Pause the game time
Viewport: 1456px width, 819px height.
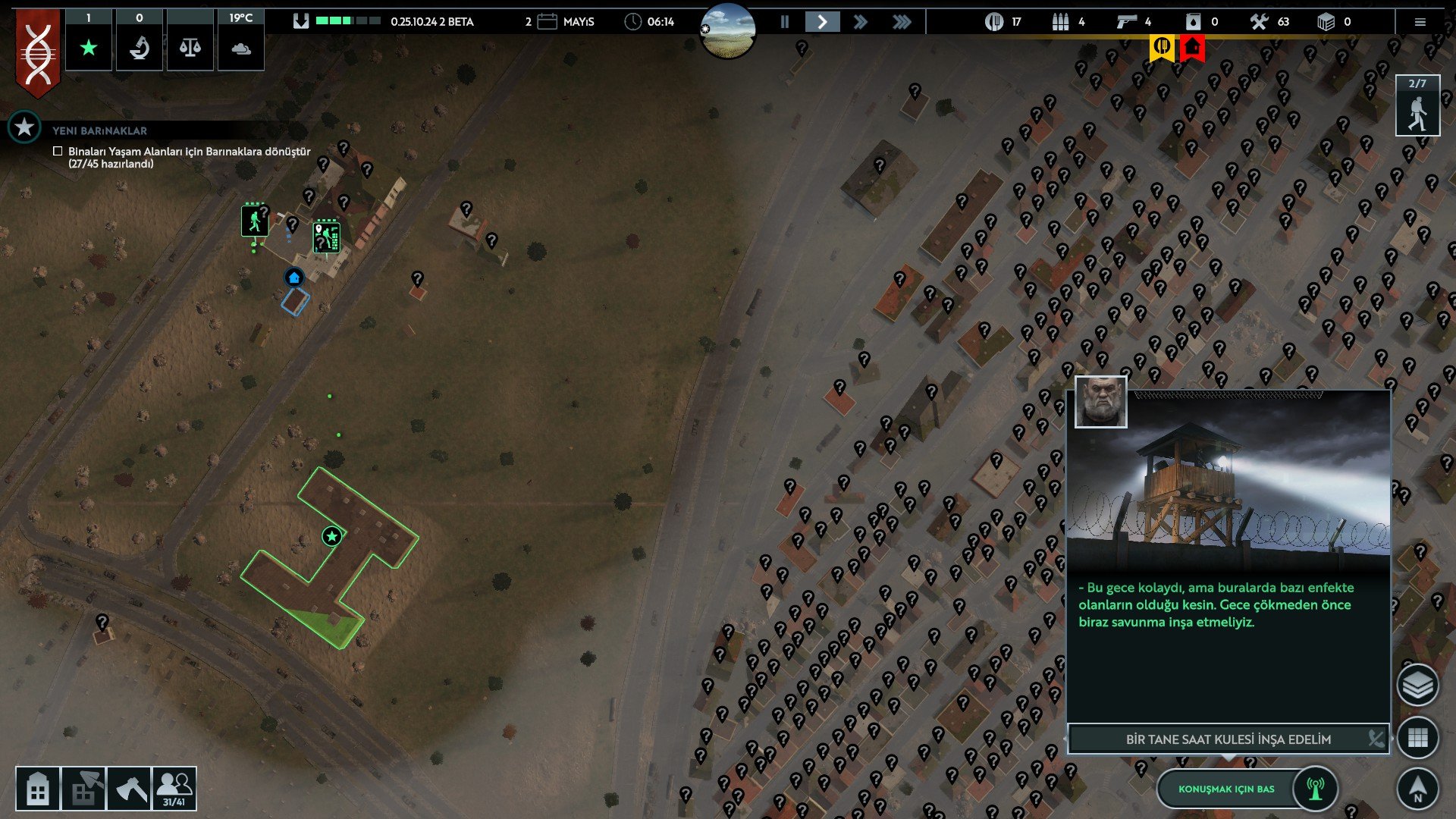(785, 22)
